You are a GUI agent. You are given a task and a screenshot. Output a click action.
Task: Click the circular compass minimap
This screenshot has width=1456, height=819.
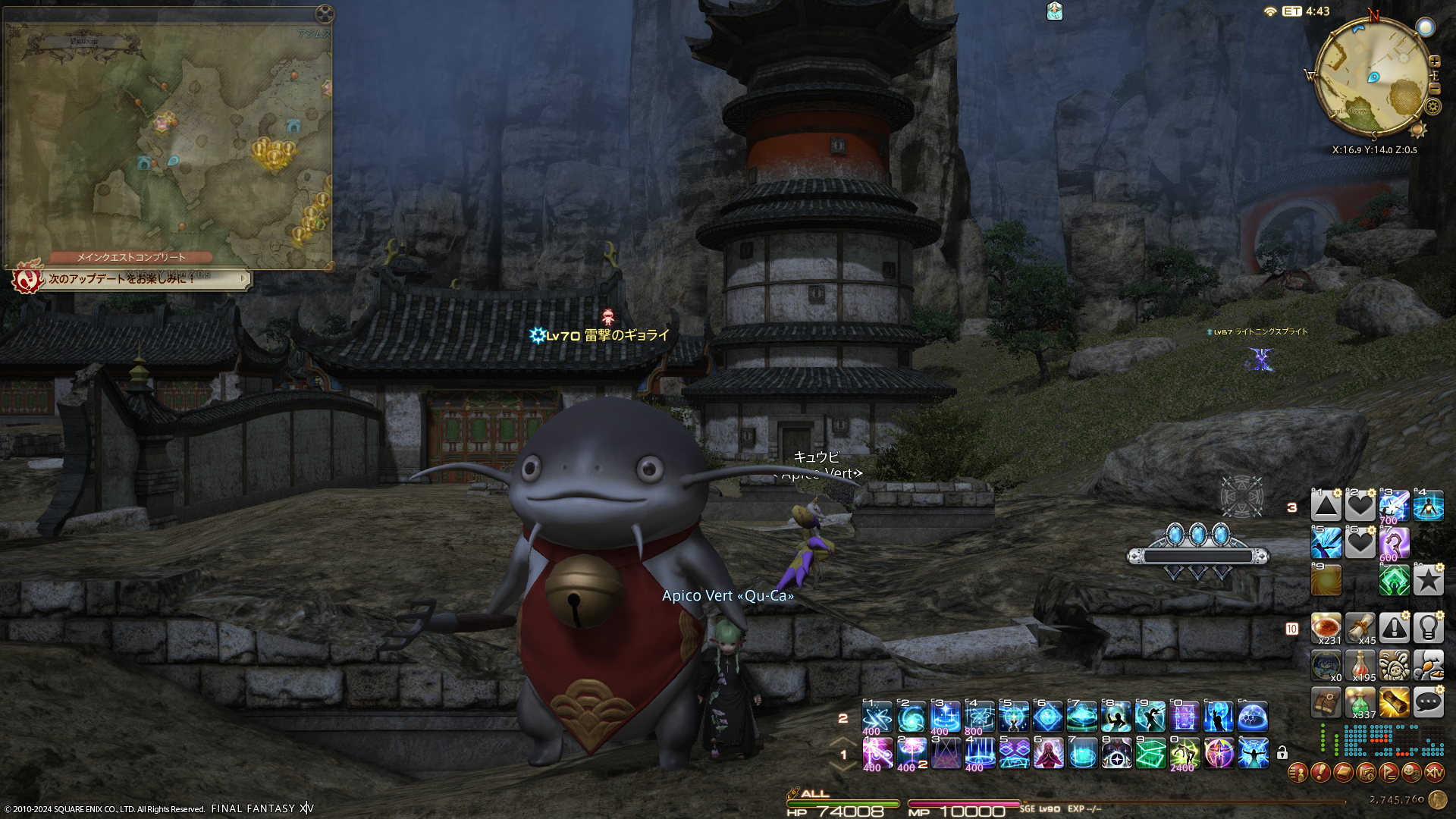tap(1373, 77)
